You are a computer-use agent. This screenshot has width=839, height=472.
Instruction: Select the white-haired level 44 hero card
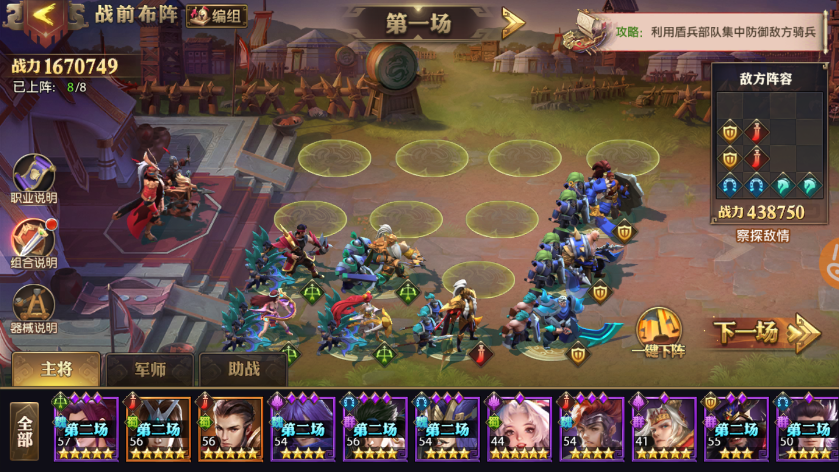pos(519,429)
